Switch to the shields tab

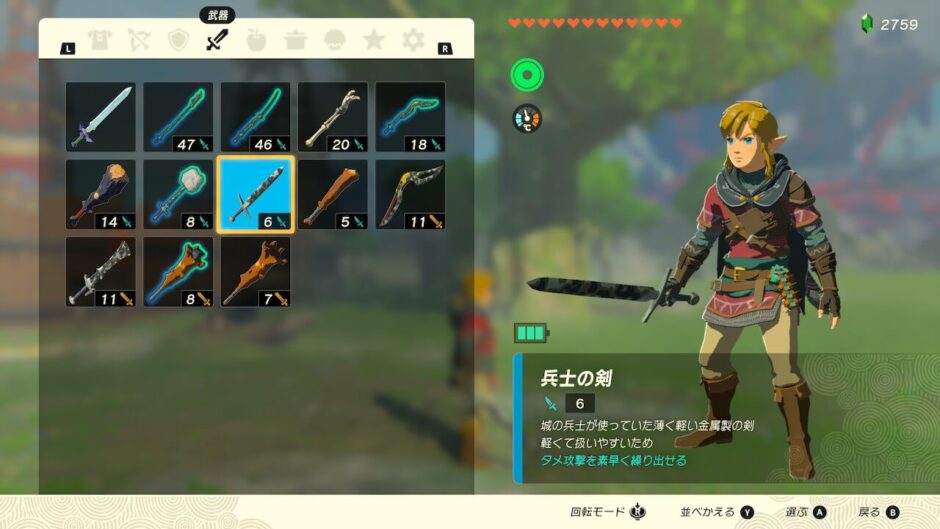(178, 41)
